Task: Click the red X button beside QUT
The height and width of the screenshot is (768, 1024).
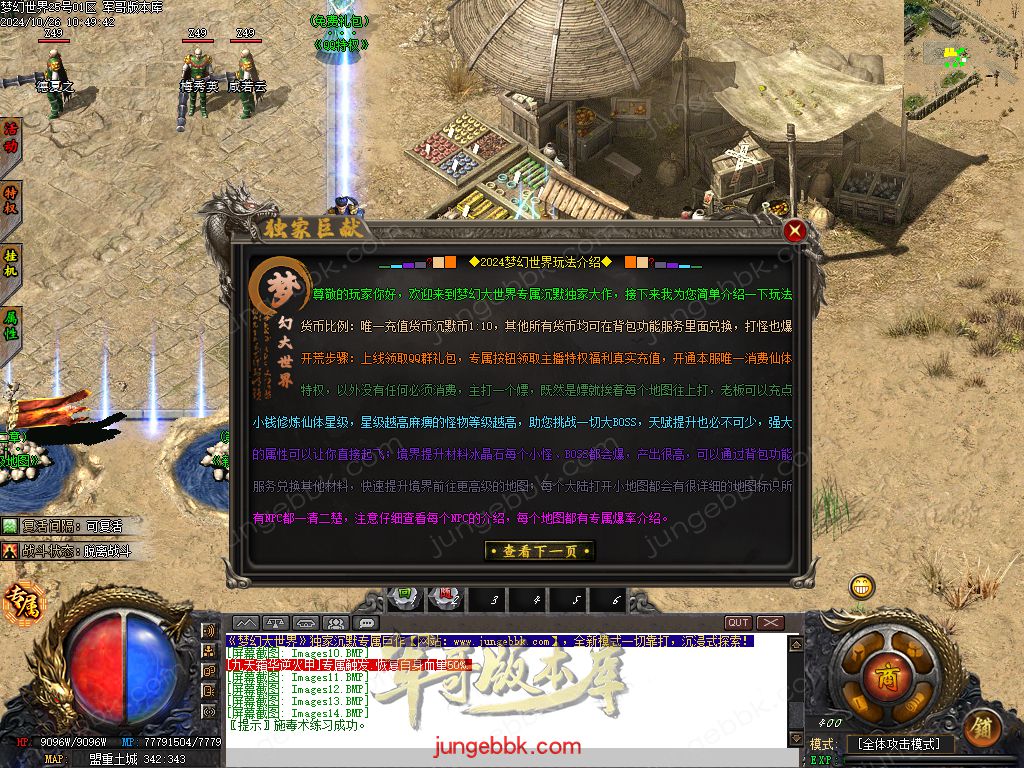Action: coord(770,623)
